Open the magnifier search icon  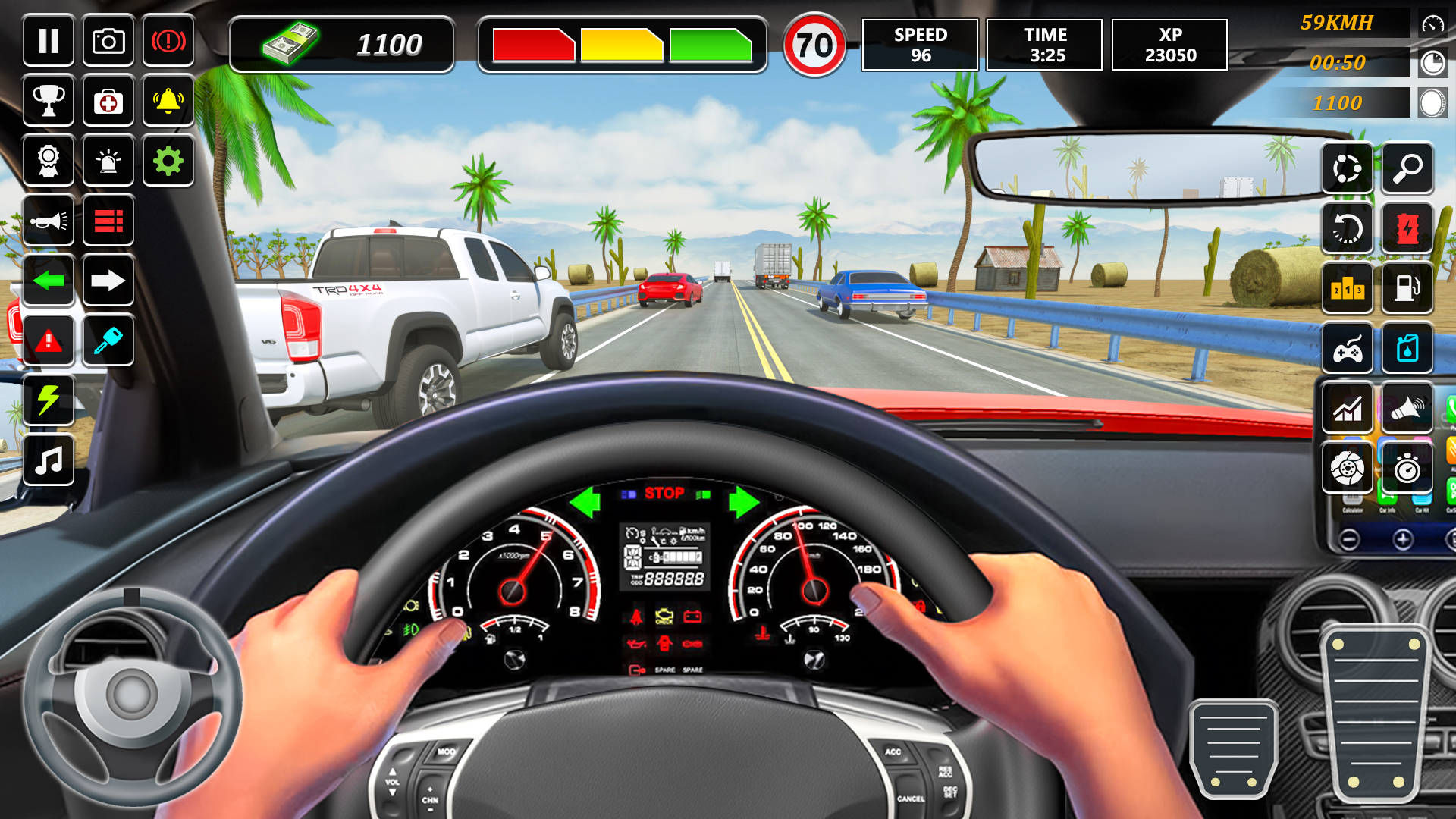1407,168
